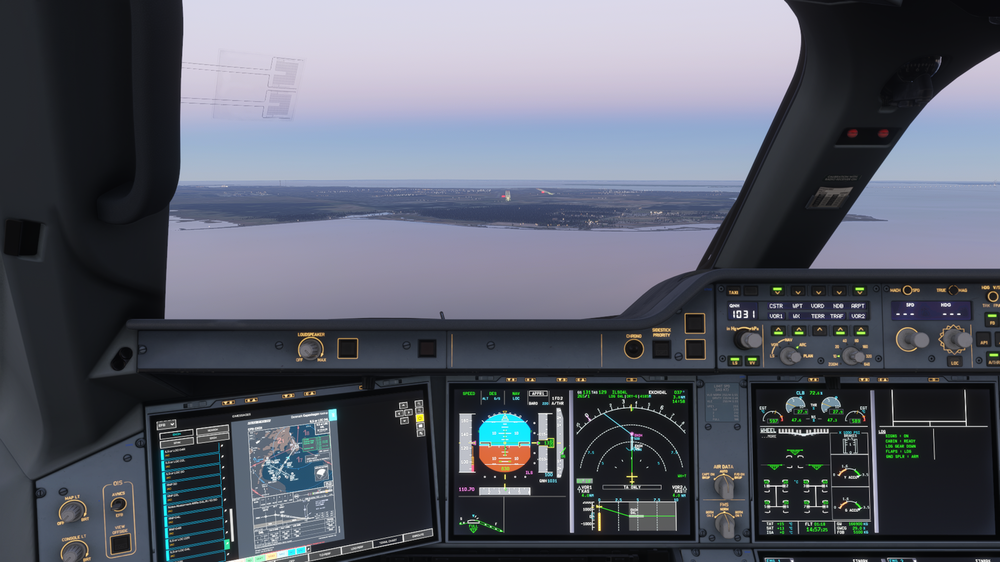Screen dimensions: 1000x562
Task: Toggle the AIR DATA selector knob
Action: [723, 485]
